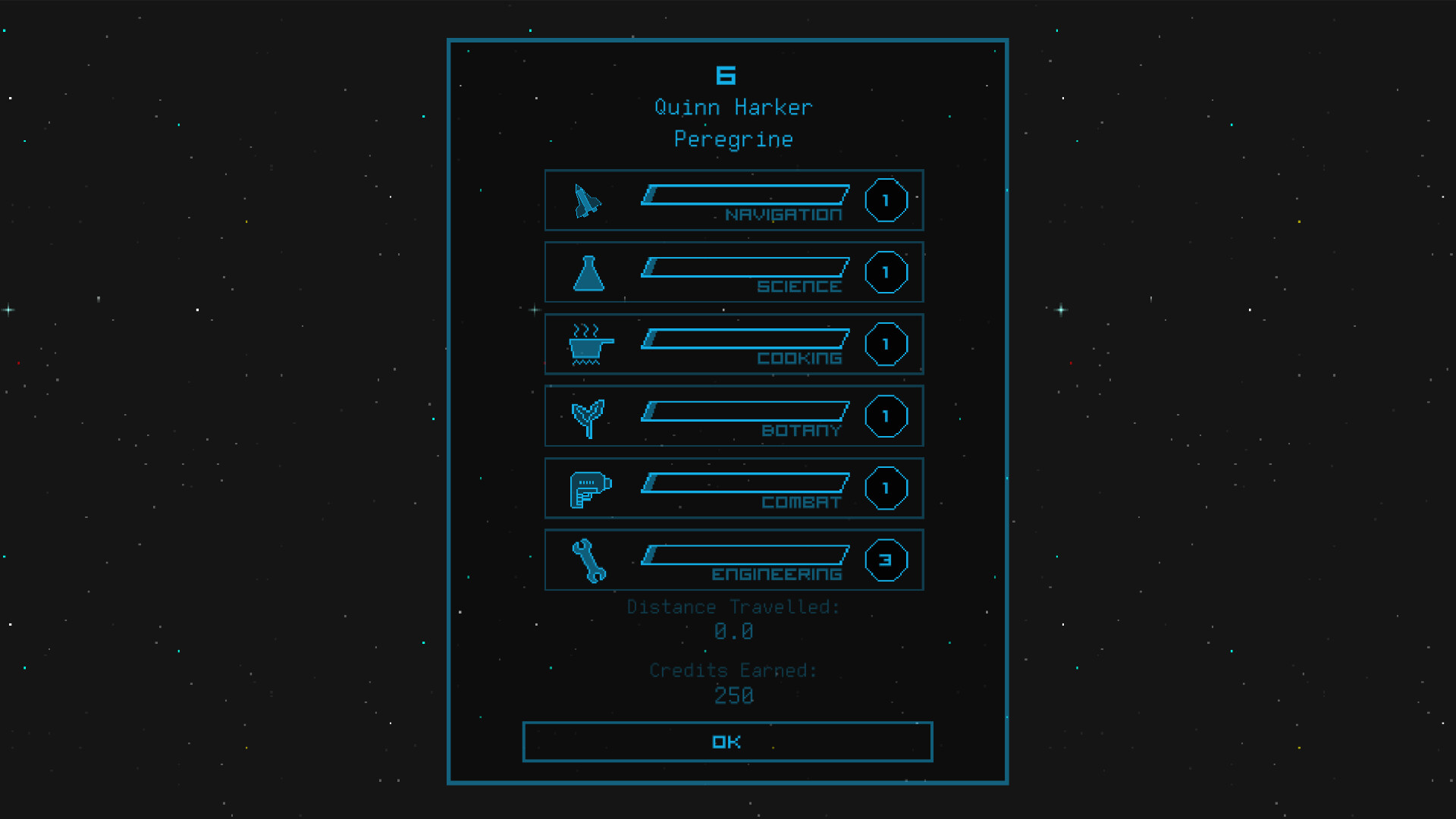Image resolution: width=1456 pixels, height=819 pixels.
Task: Click the Botany level hexagon
Action: (886, 416)
